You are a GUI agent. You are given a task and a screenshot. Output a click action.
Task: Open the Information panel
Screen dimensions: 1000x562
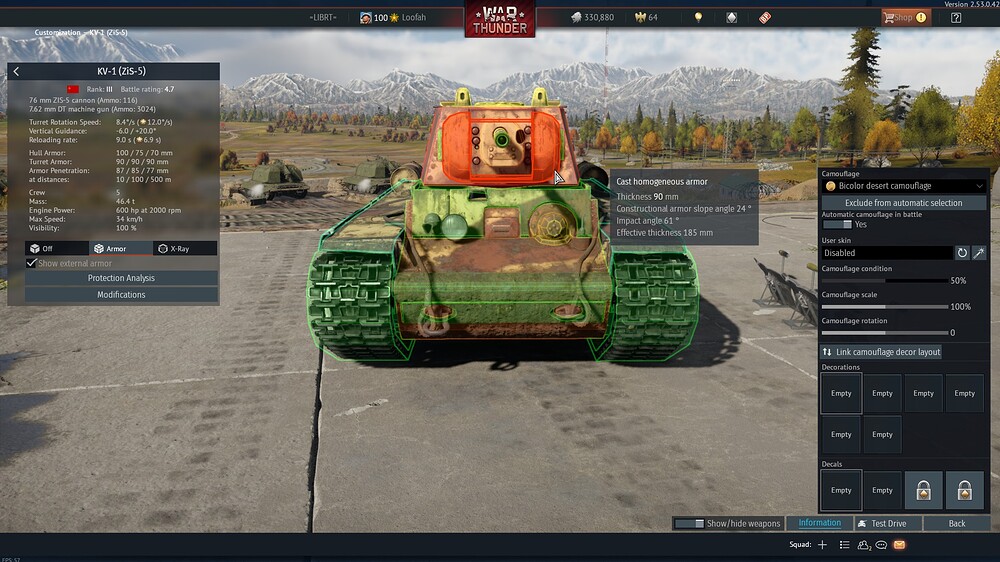(819, 523)
